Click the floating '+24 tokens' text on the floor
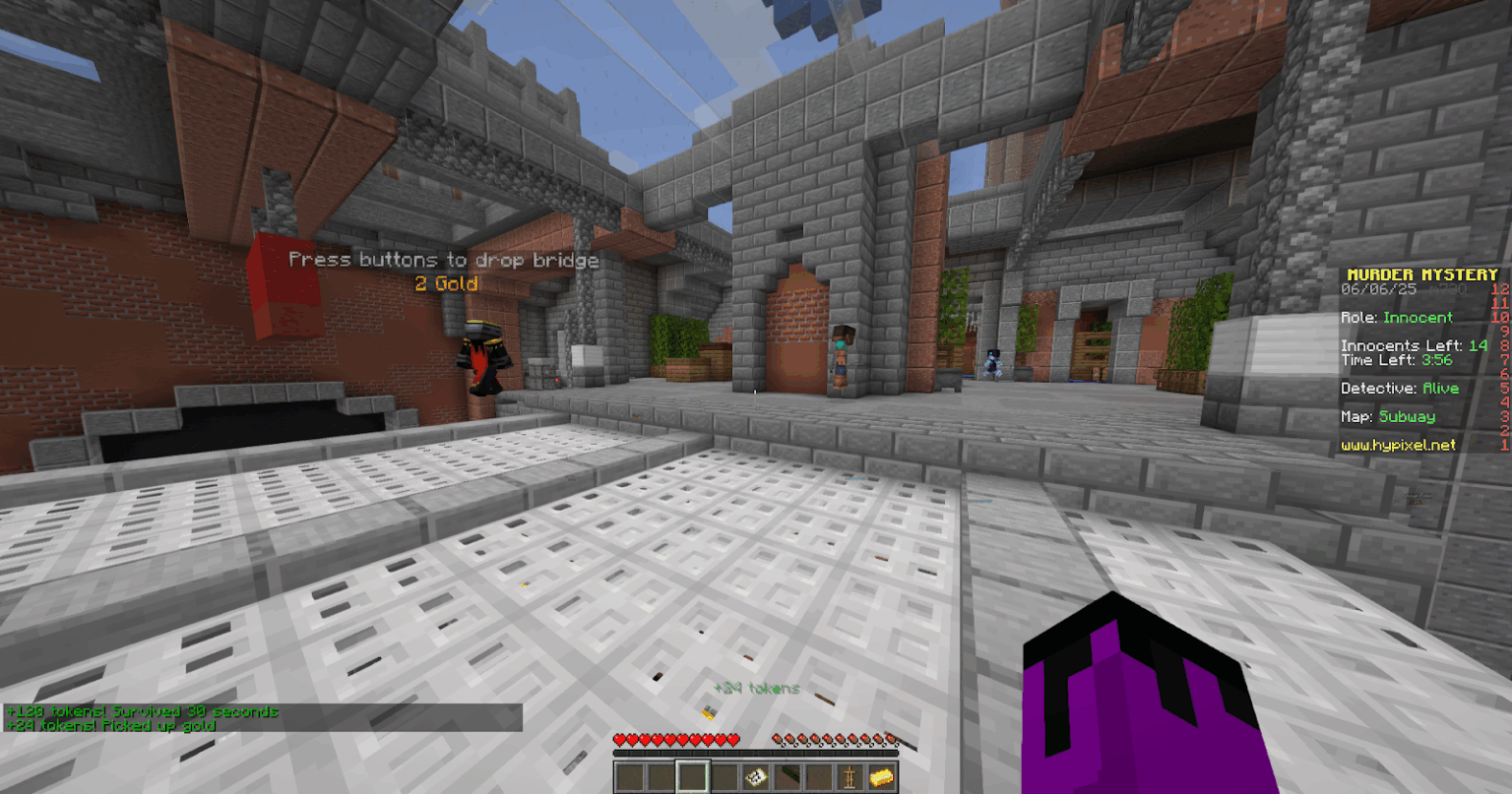The image size is (1512, 794). pos(758,687)
